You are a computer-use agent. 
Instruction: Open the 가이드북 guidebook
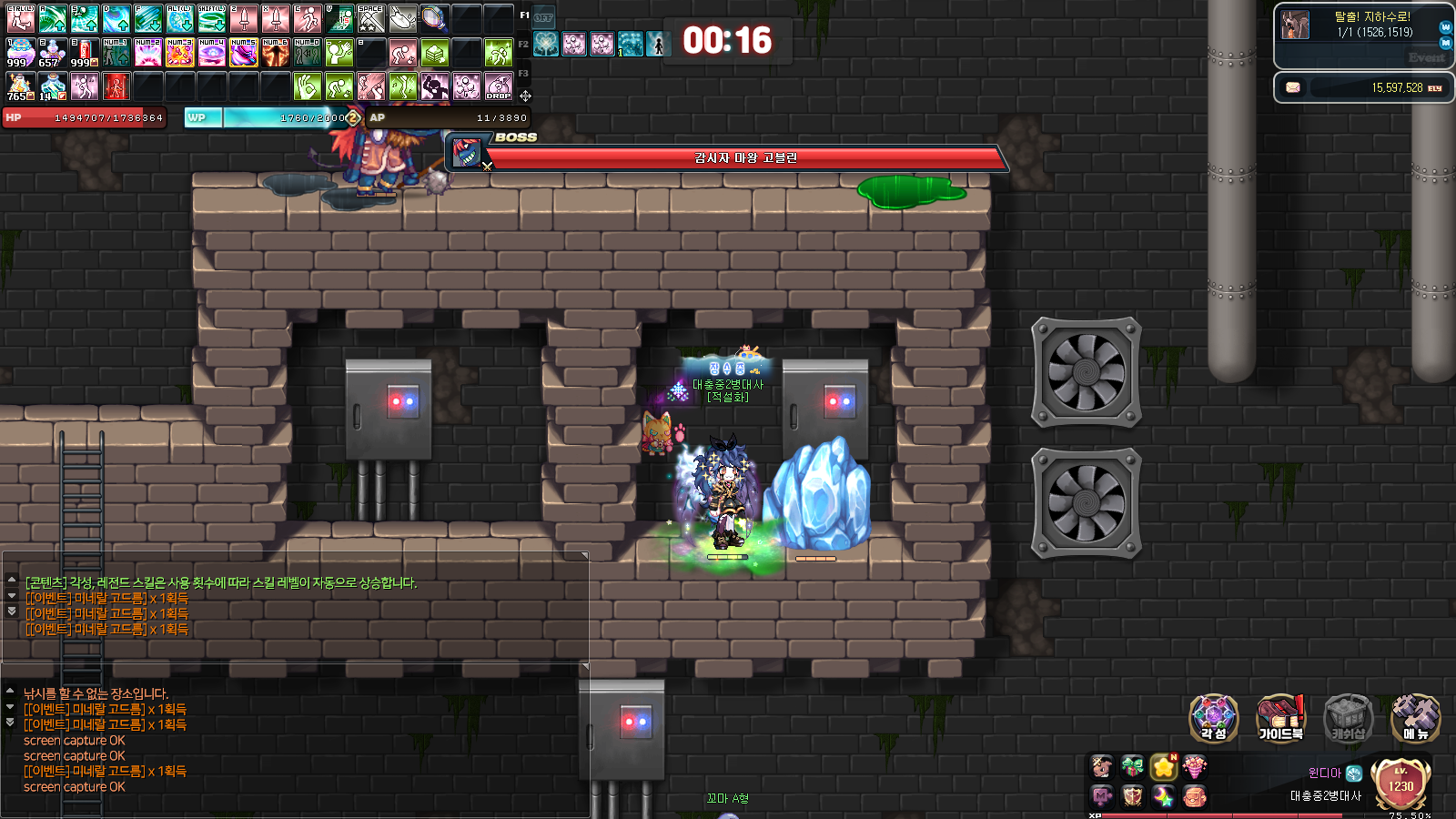point(1280,717)
